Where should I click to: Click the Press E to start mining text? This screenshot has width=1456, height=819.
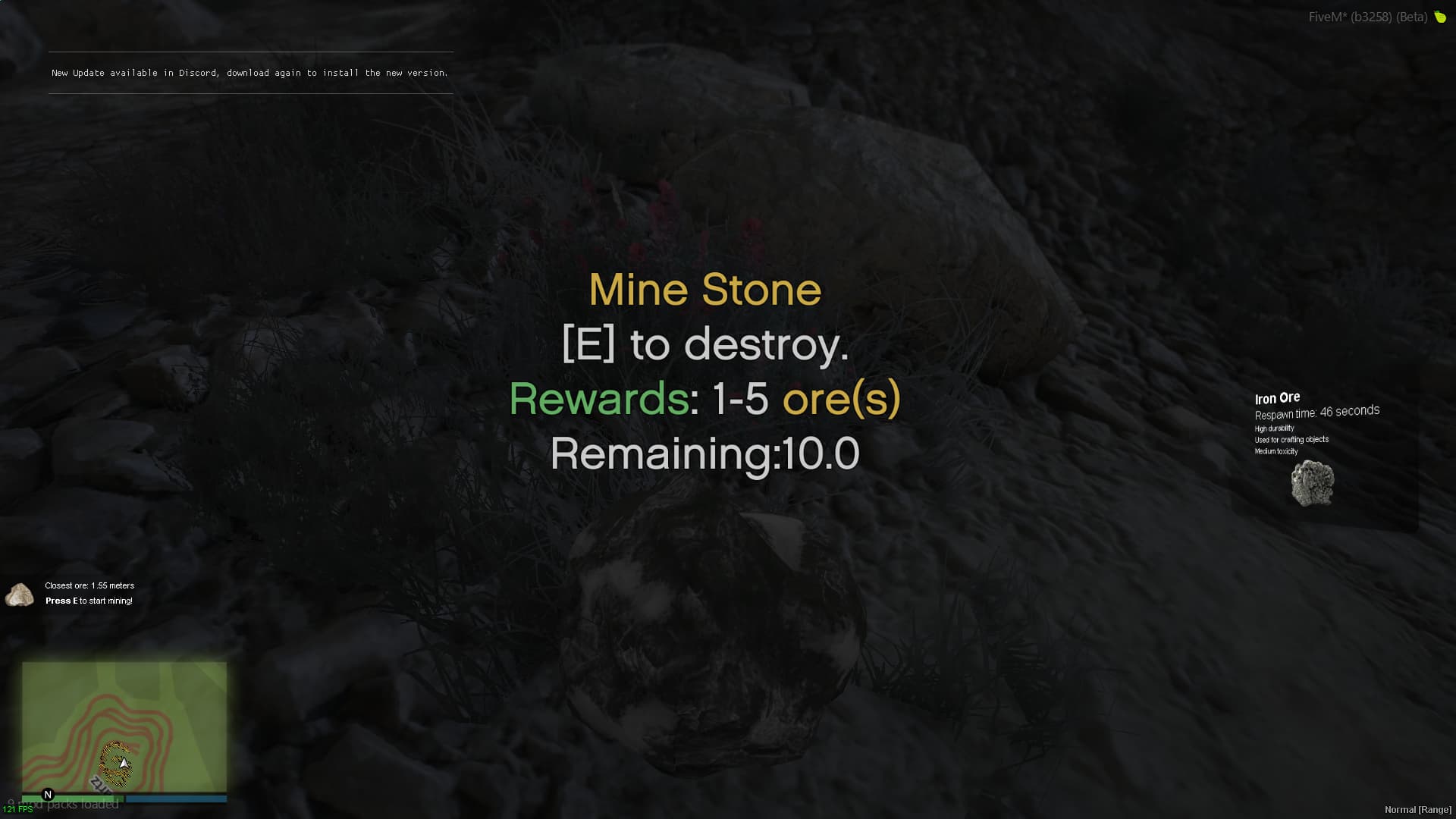[89, 600]
